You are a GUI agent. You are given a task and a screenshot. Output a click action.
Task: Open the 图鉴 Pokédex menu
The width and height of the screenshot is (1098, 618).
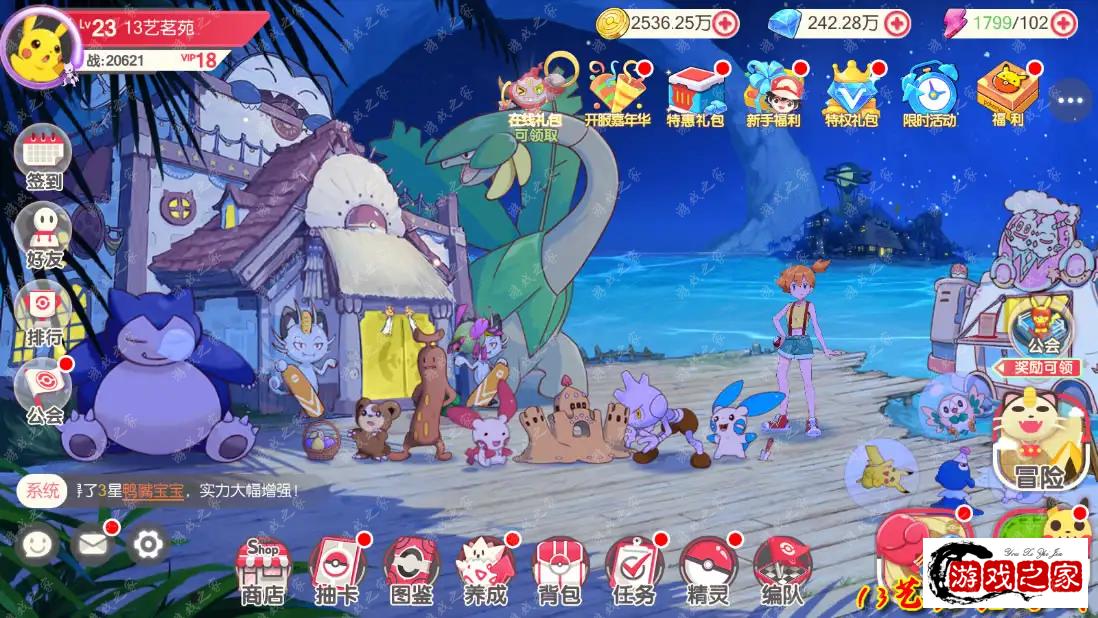coord(411,570)
